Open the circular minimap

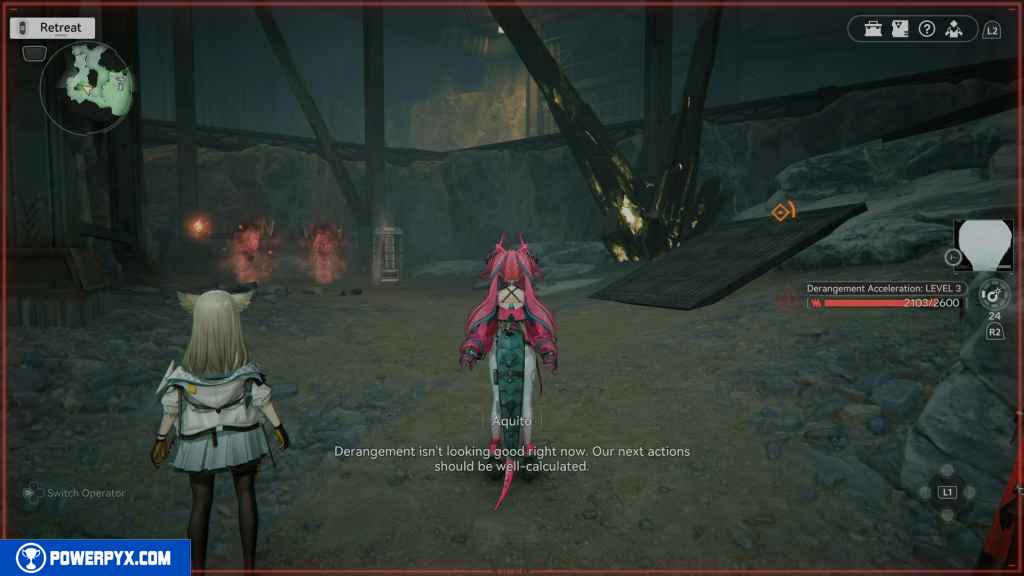click(x=87, y=88)
